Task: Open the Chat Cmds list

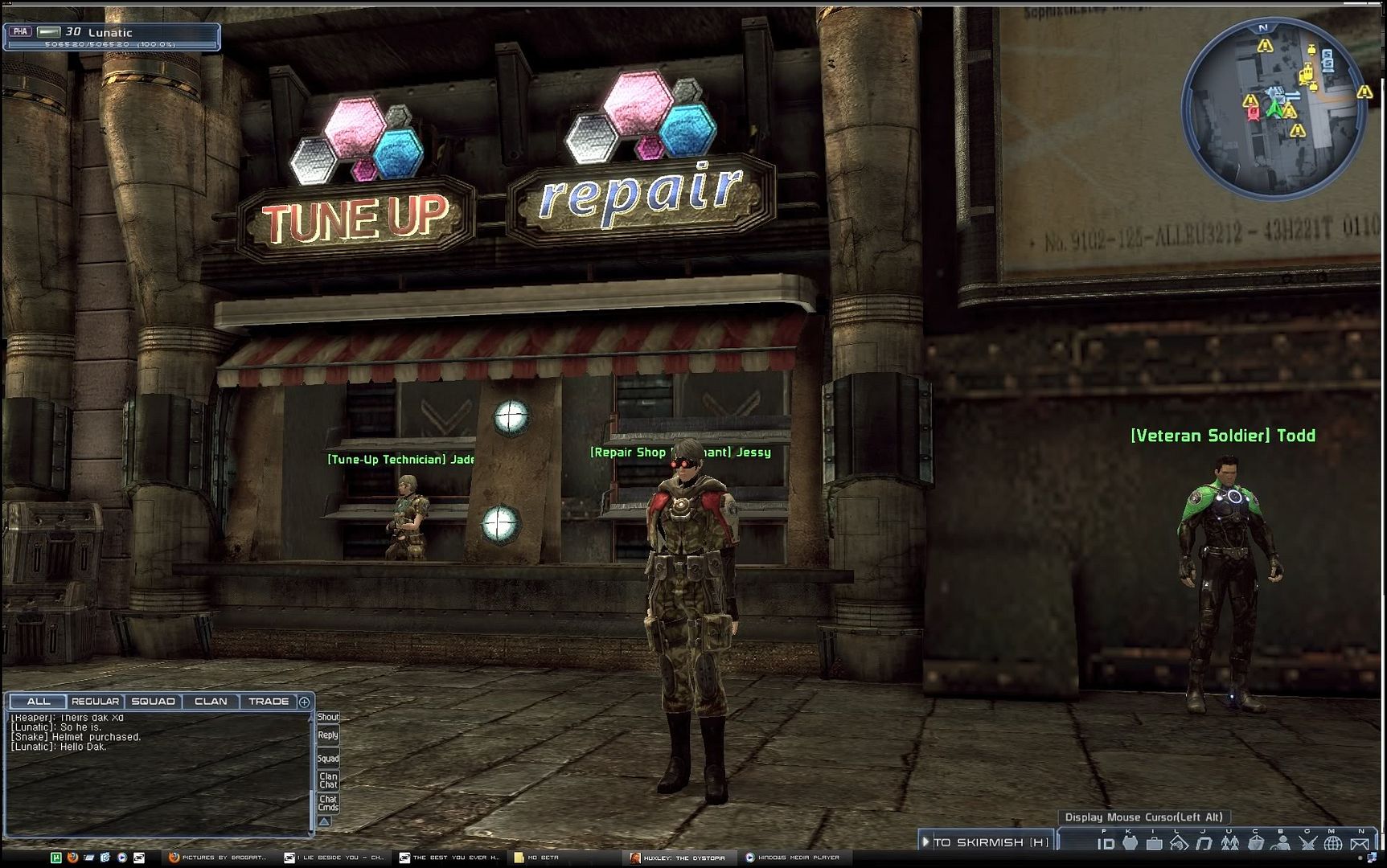Action: pos(328,804)
